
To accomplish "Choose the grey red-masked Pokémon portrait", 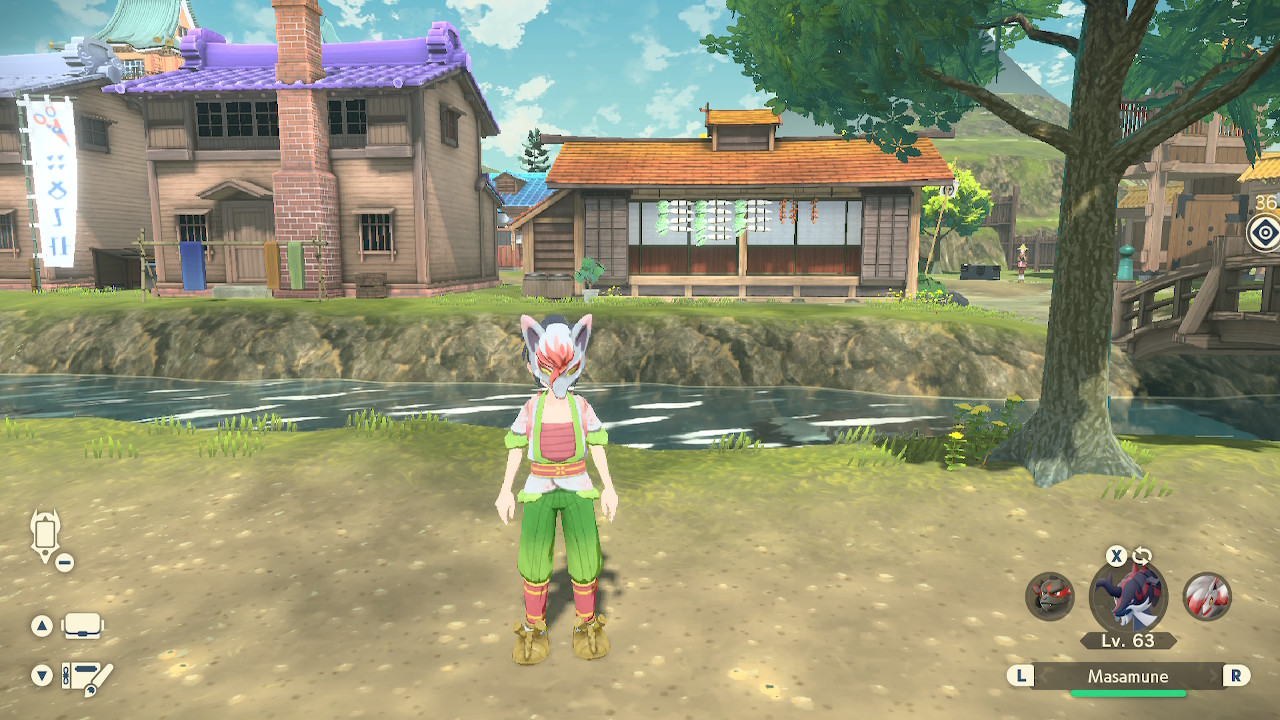I will click(1050, 597).
